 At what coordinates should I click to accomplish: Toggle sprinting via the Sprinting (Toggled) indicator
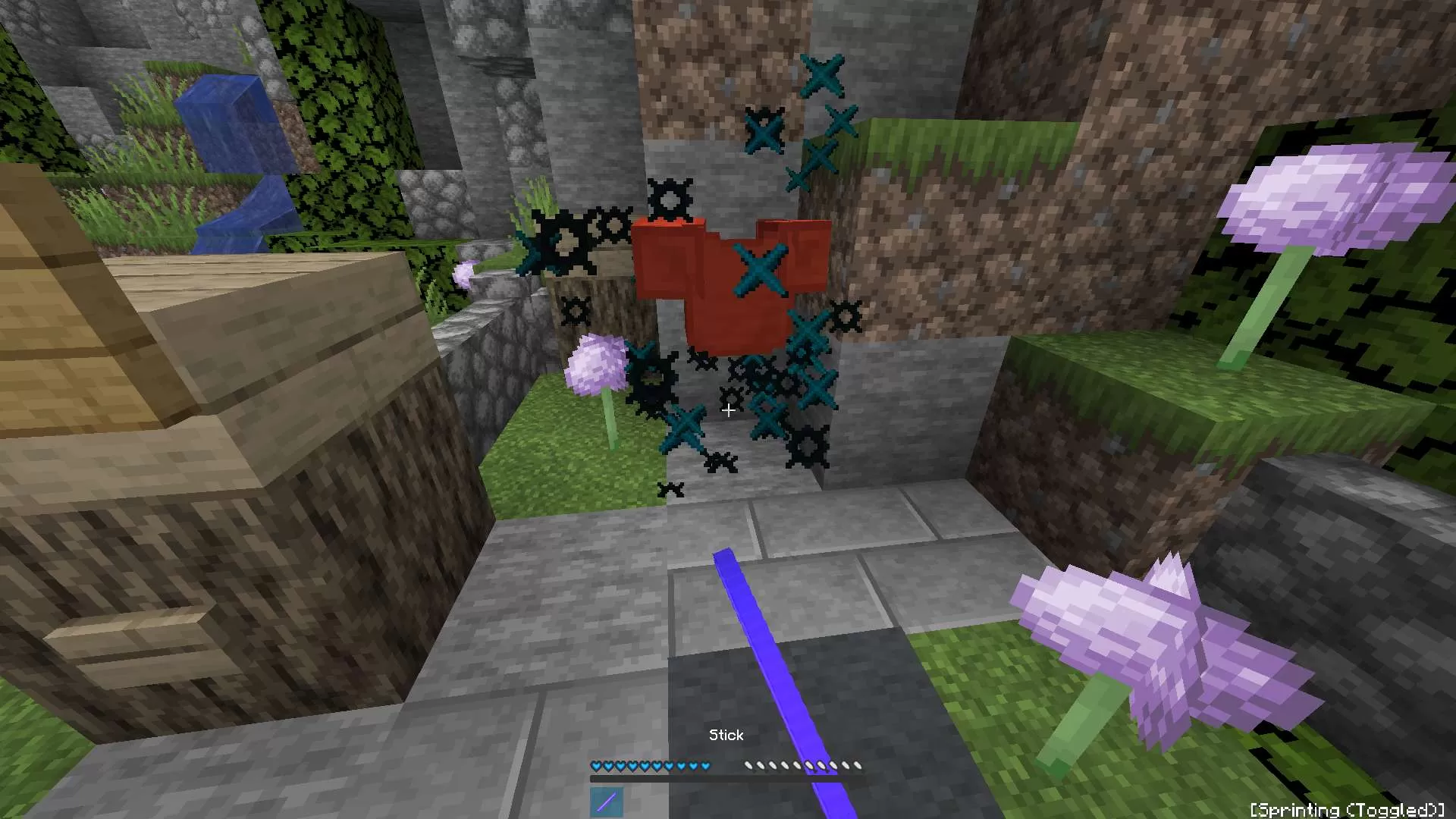click(x=1349, y=810)
